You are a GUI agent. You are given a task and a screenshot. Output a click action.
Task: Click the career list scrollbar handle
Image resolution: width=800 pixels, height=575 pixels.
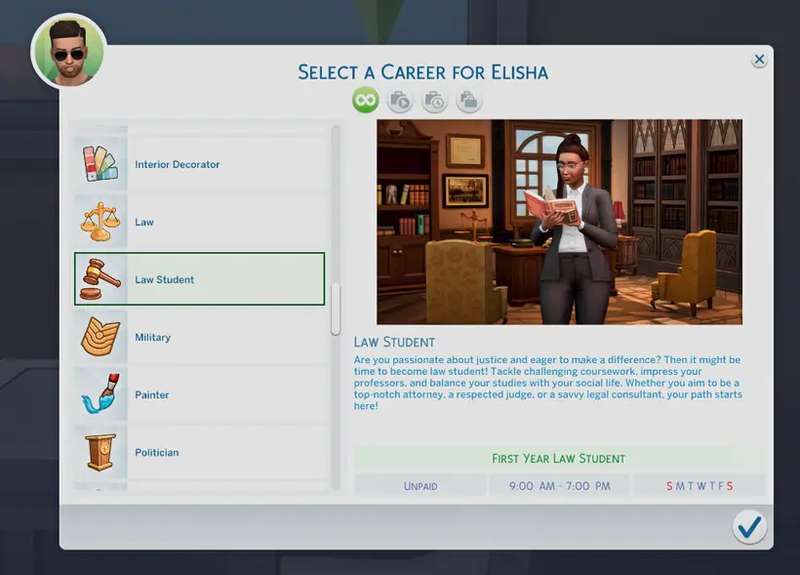pyautogui.click(x=336, y=310)
